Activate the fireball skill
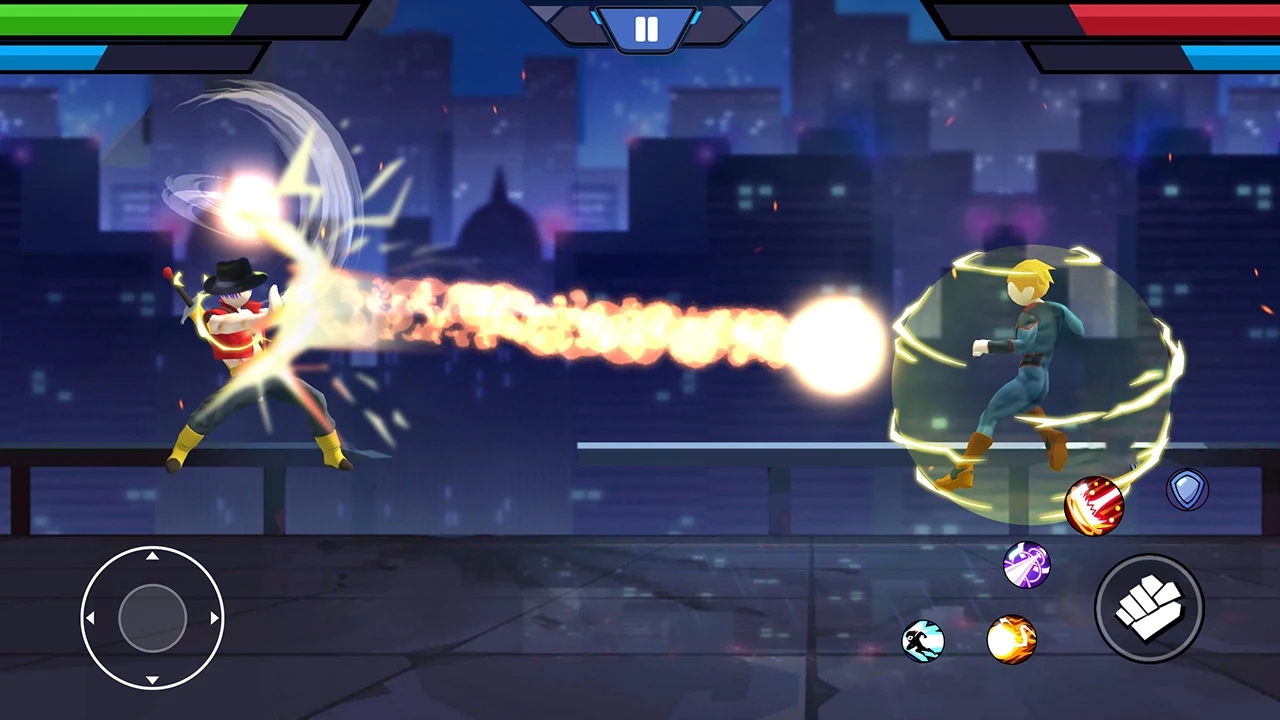Viewport: 1280px width, 720px height. [1012, 641]
